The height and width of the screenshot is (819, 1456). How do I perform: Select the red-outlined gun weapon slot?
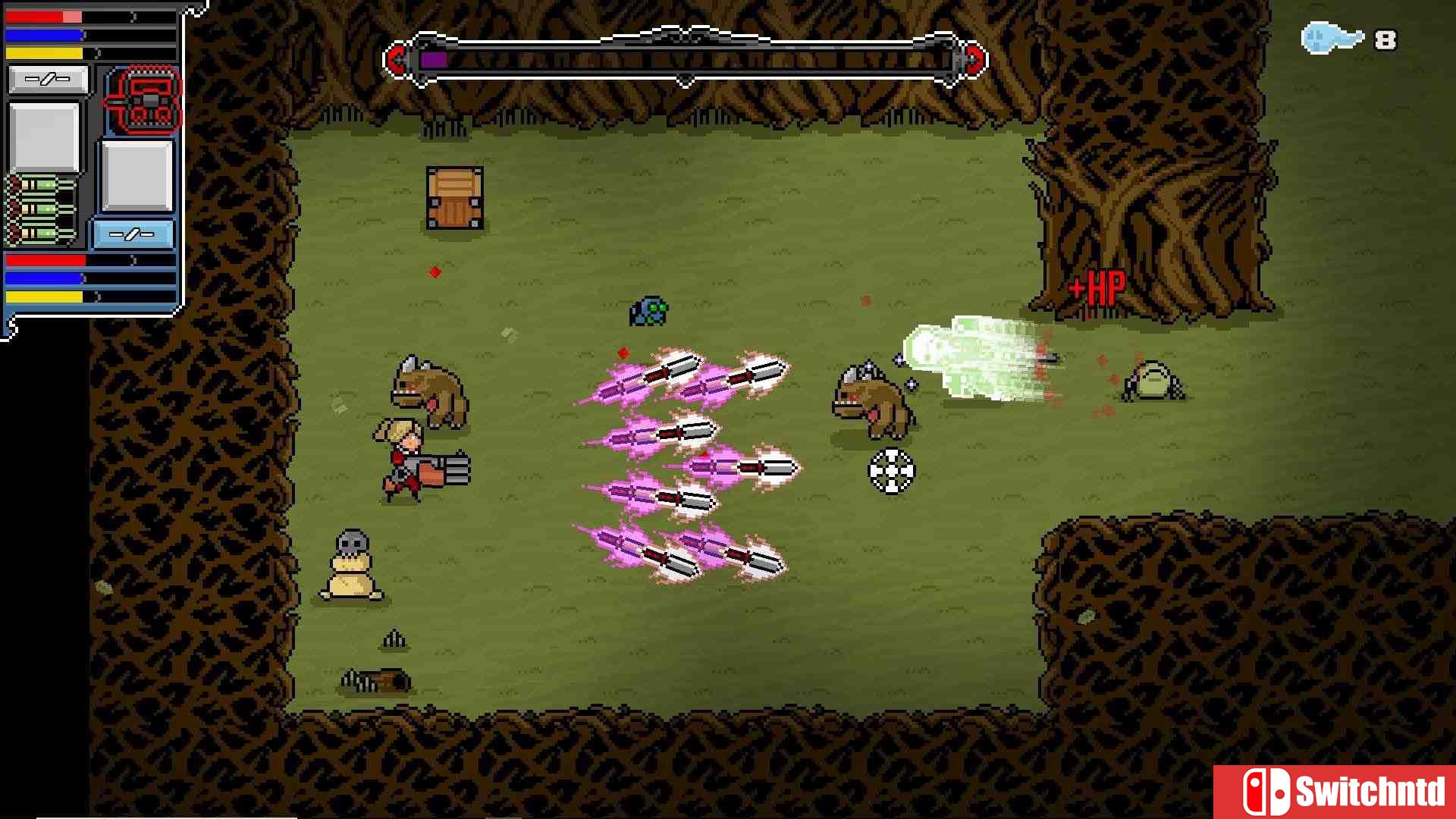(x=146, y=102)
